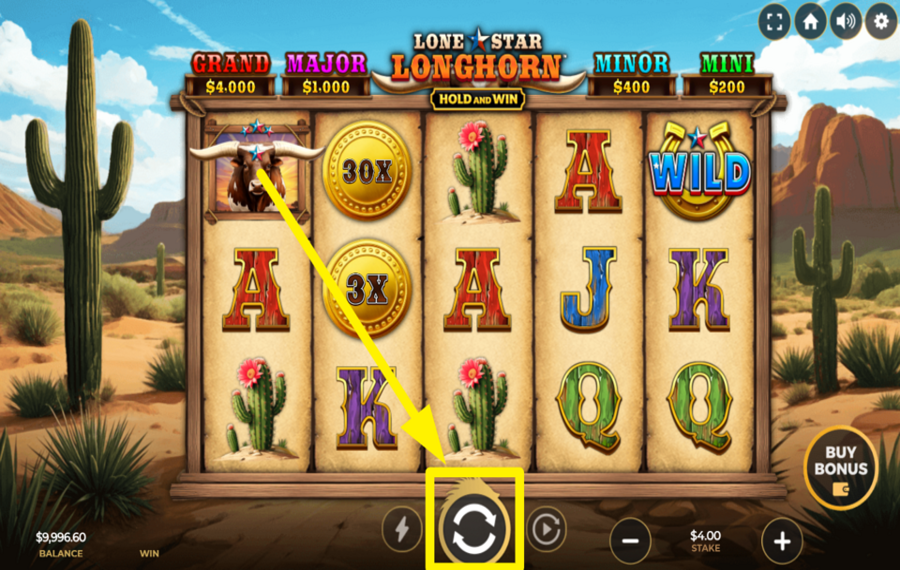Mute the game sound
Image resolution: width=900 pixels, height=570 pixels.
(x=844, y=21)
